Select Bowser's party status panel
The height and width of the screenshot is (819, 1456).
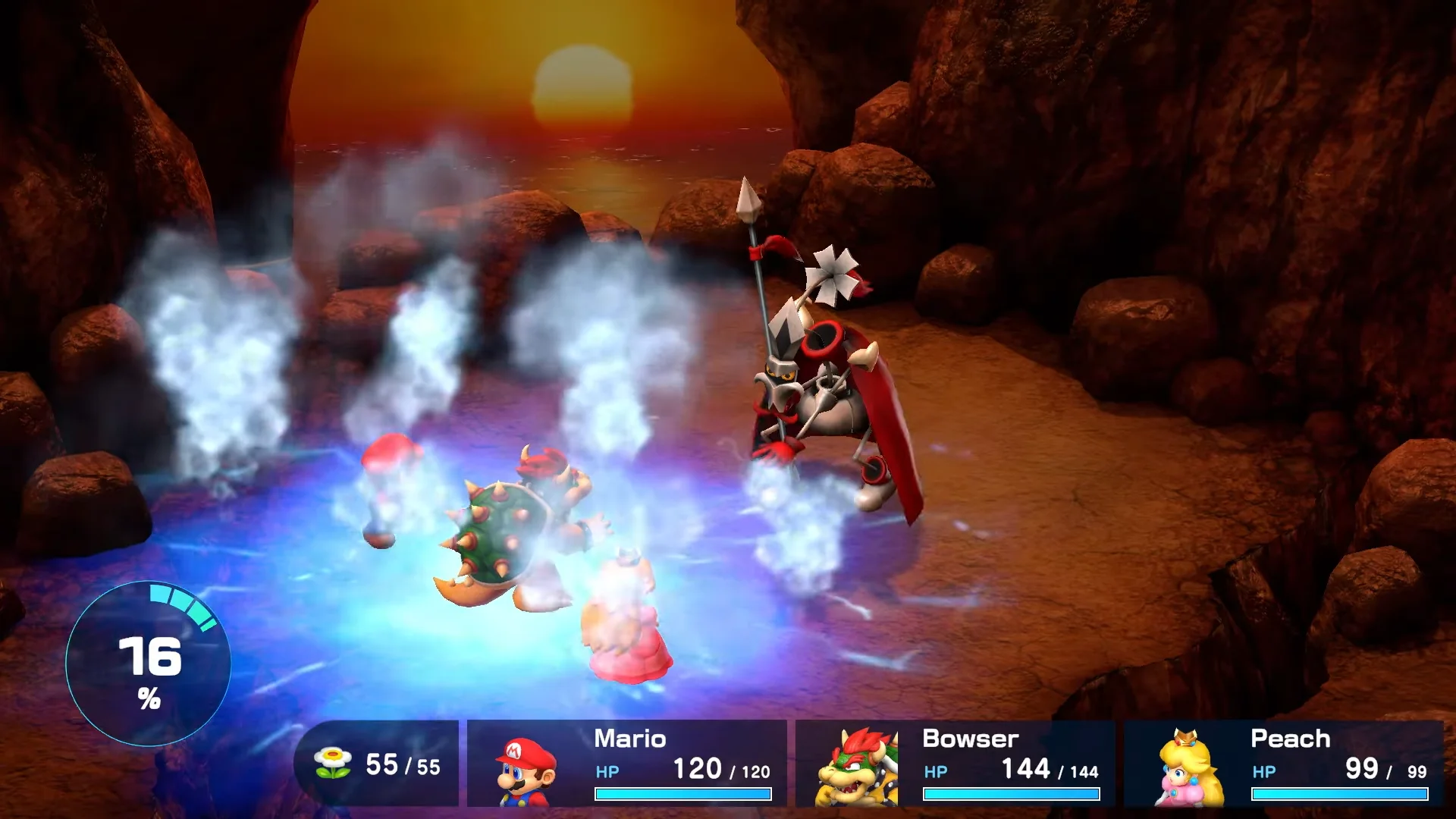(955, 764)
